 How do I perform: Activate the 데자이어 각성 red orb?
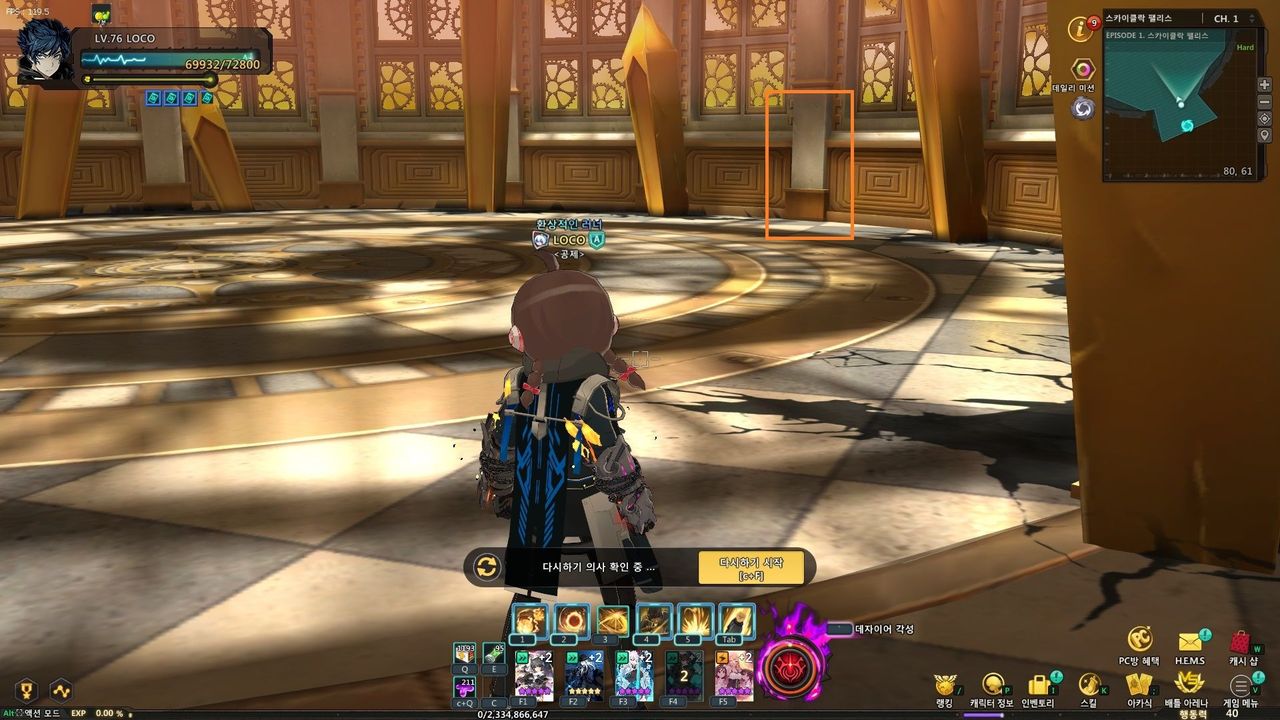(x=791, y=666)
